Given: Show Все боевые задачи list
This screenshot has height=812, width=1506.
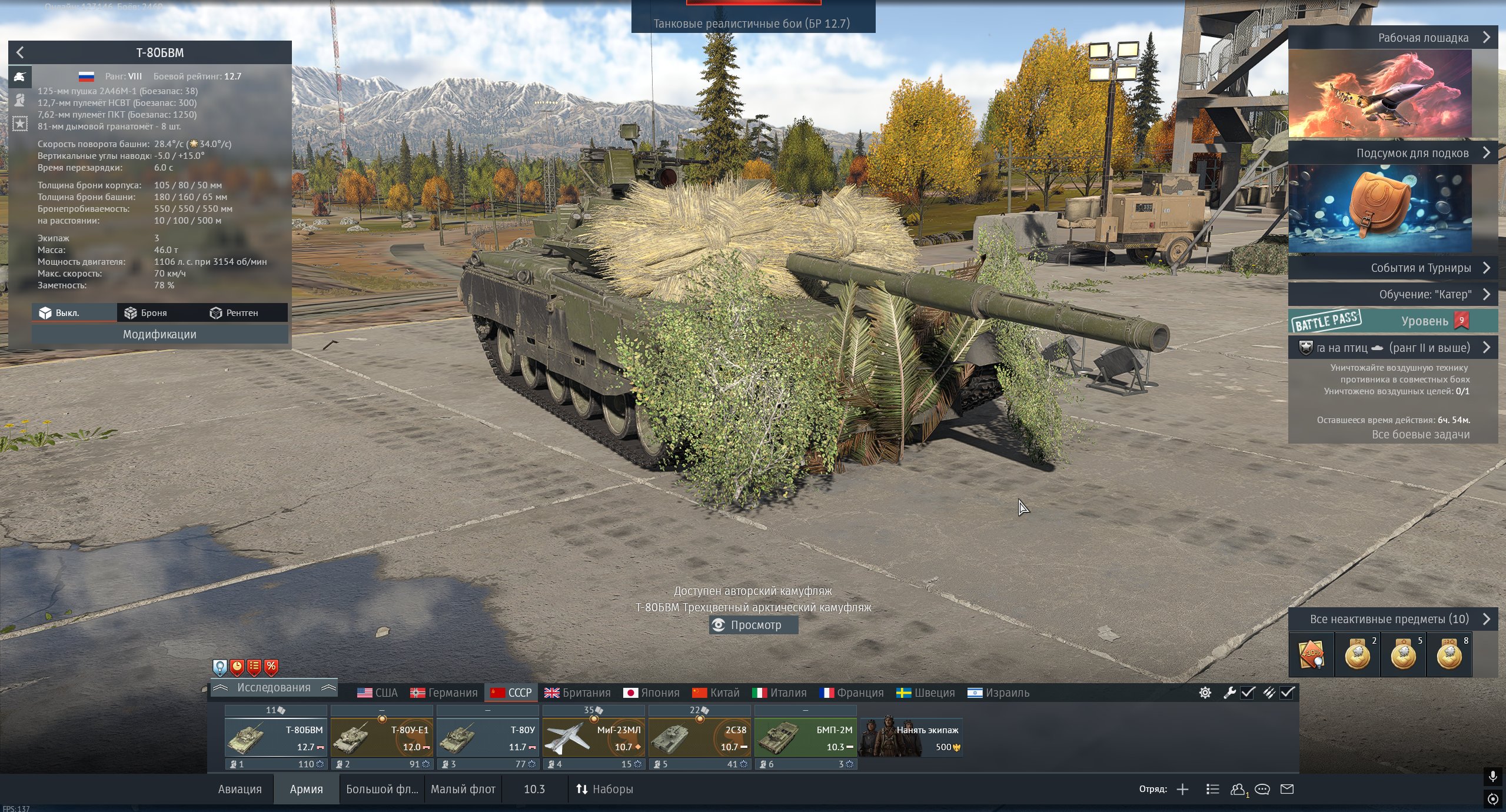Looking at the screenshot, I should point(1420,435).
